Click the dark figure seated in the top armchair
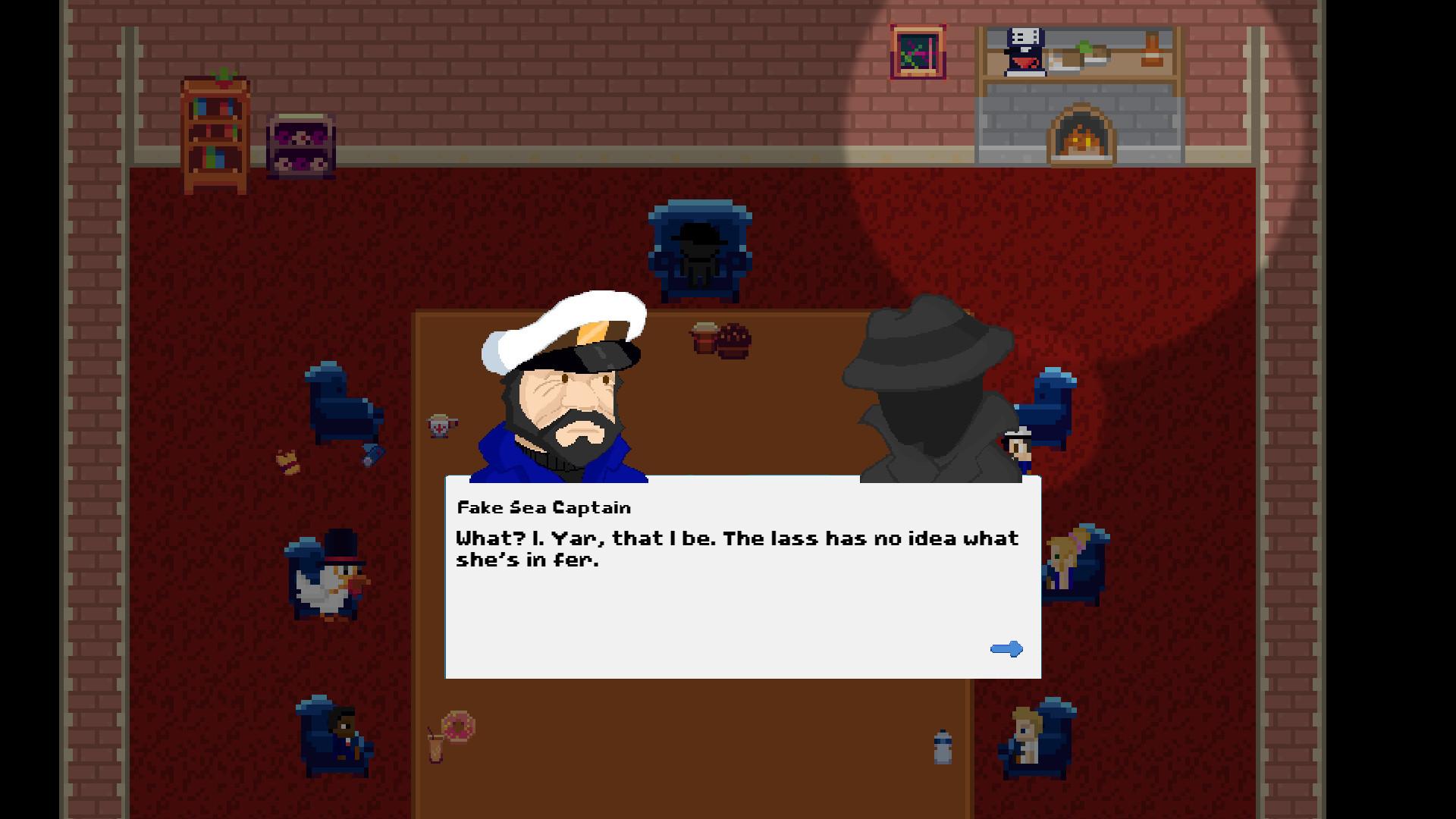 696,250
